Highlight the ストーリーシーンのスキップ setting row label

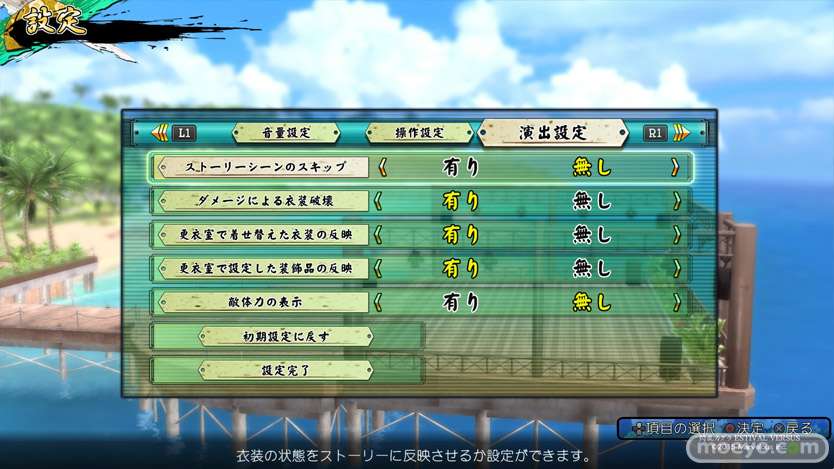[x=265, y=167]
